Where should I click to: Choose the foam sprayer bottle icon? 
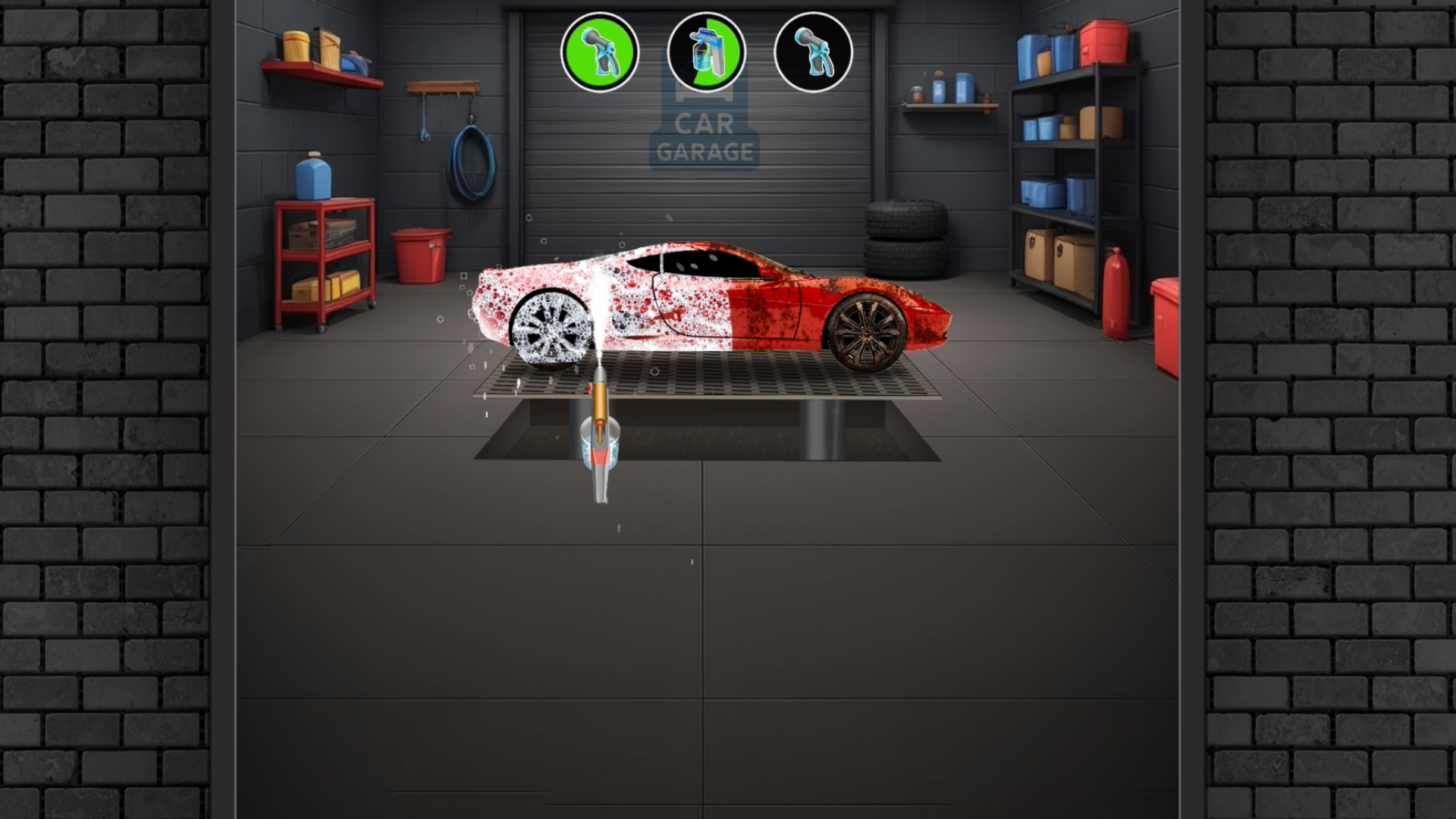point(706,52)
